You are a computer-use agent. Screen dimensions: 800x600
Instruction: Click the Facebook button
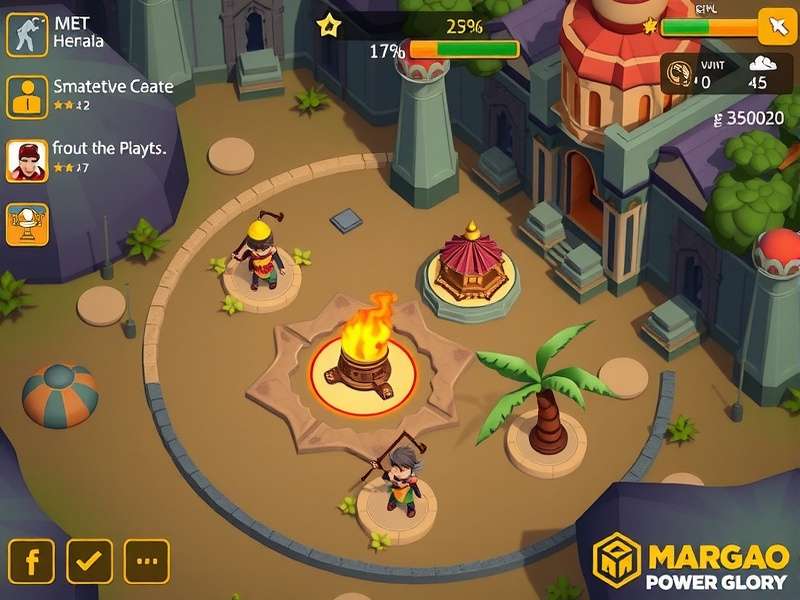pos(32,562)
